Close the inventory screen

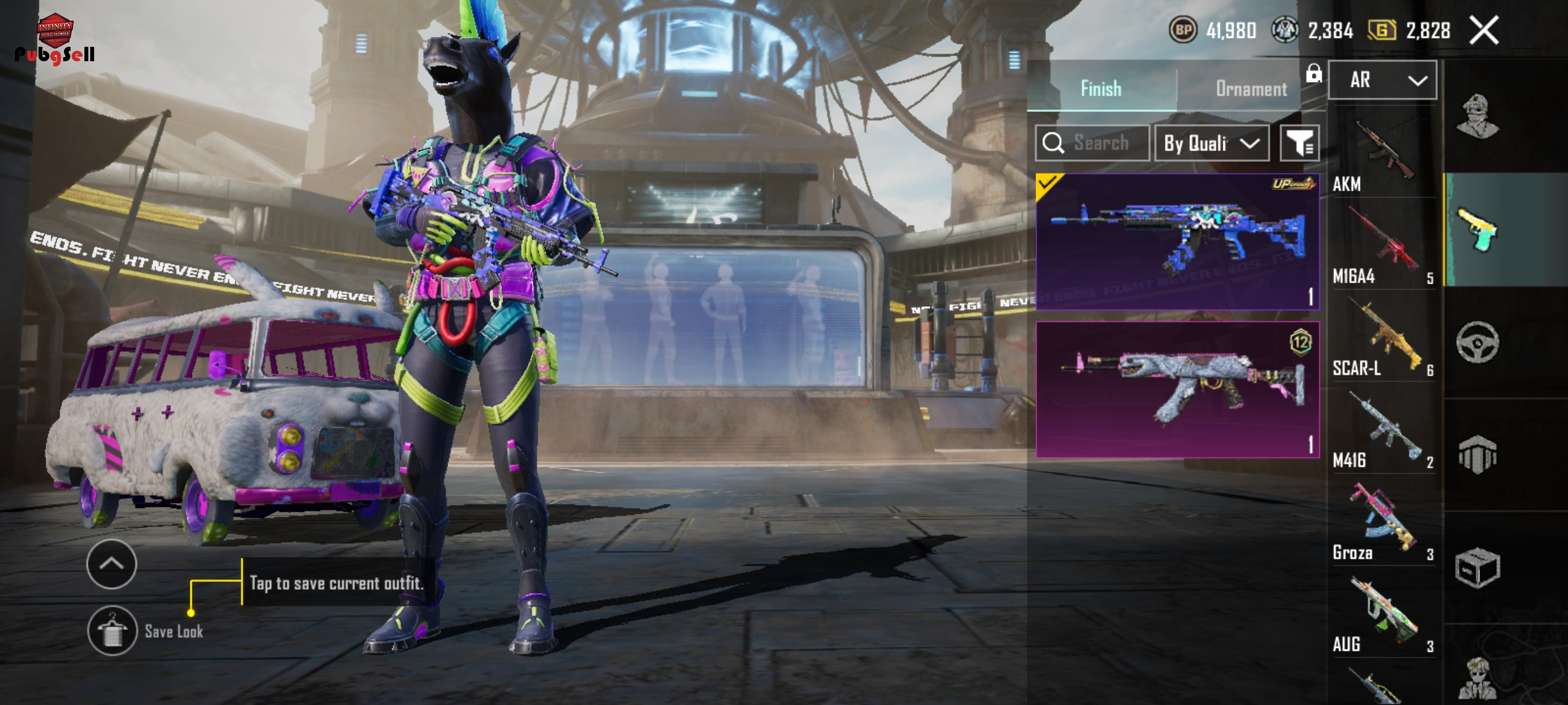click(x=1484, y=31)
